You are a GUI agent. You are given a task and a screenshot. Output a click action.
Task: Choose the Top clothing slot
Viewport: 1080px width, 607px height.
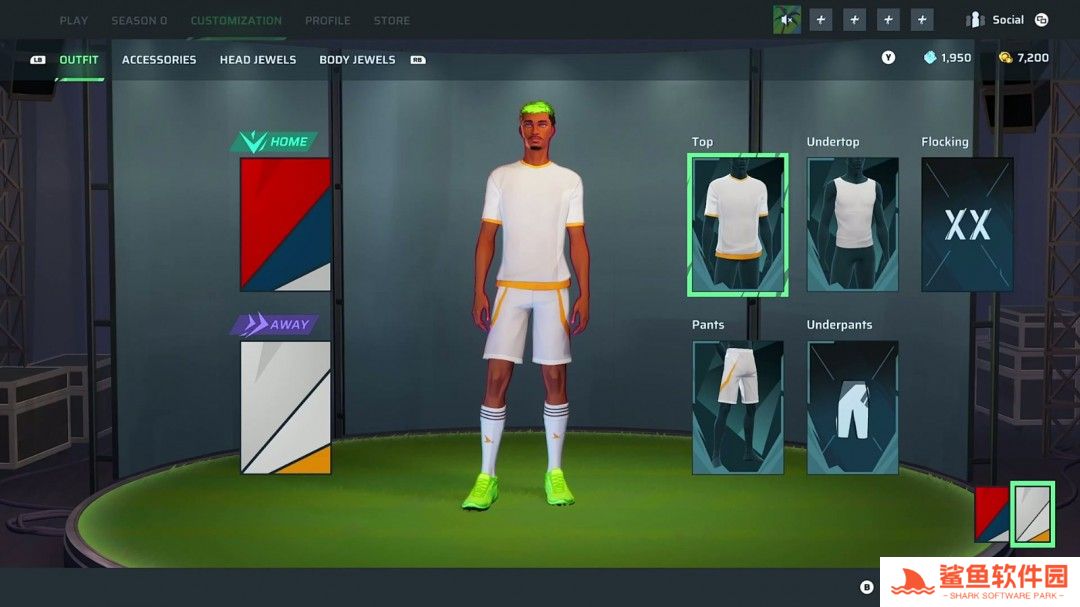tap(738, 224)
